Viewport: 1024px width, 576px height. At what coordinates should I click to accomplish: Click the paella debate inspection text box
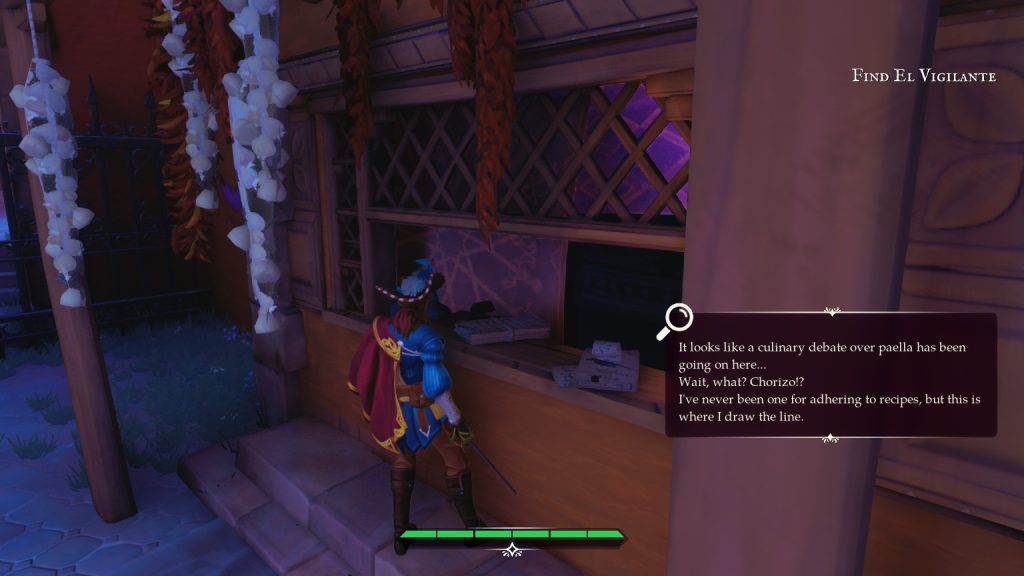pos(830,376)
